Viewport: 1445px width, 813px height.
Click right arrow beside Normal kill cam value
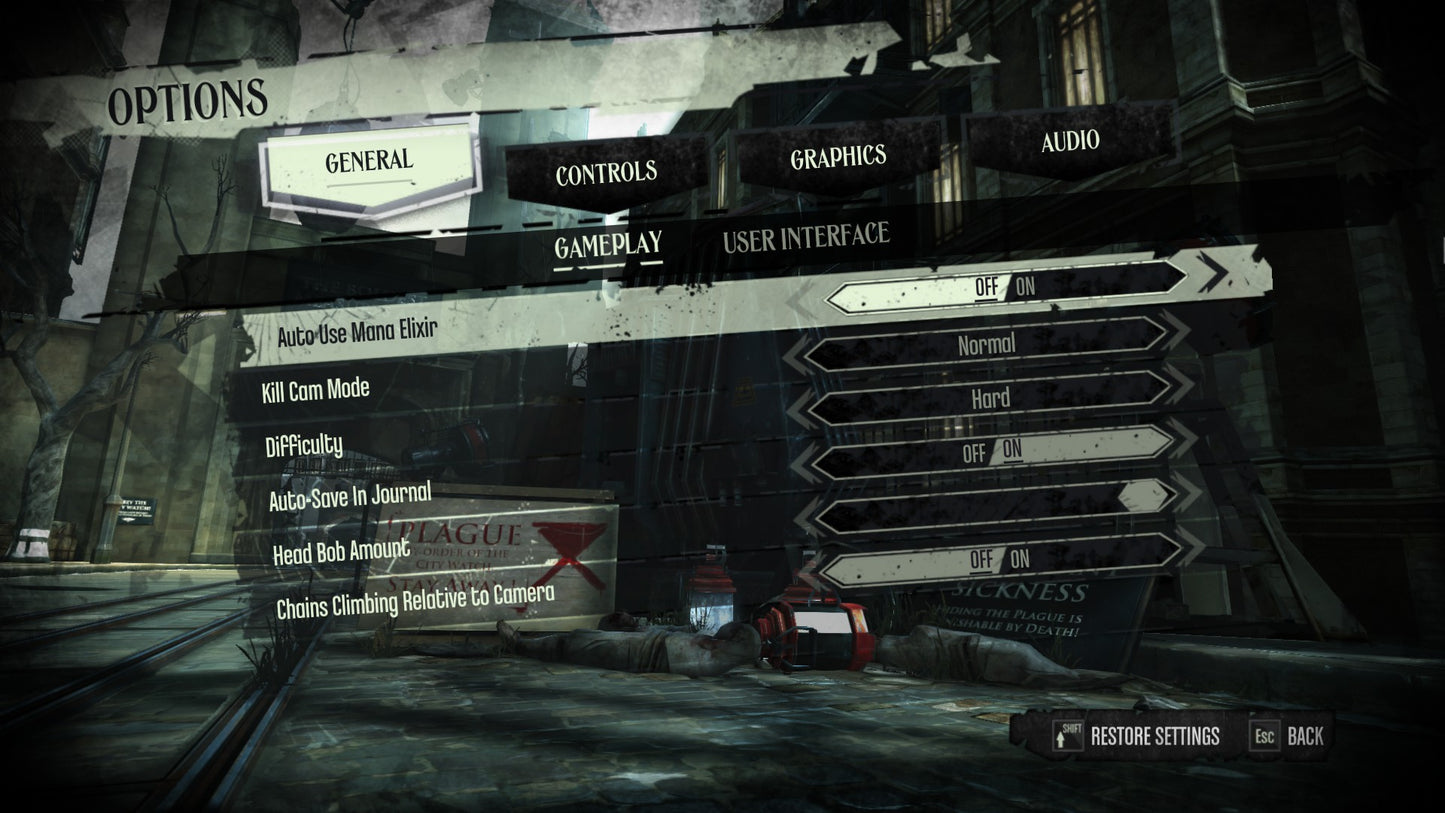[1178, 332]
